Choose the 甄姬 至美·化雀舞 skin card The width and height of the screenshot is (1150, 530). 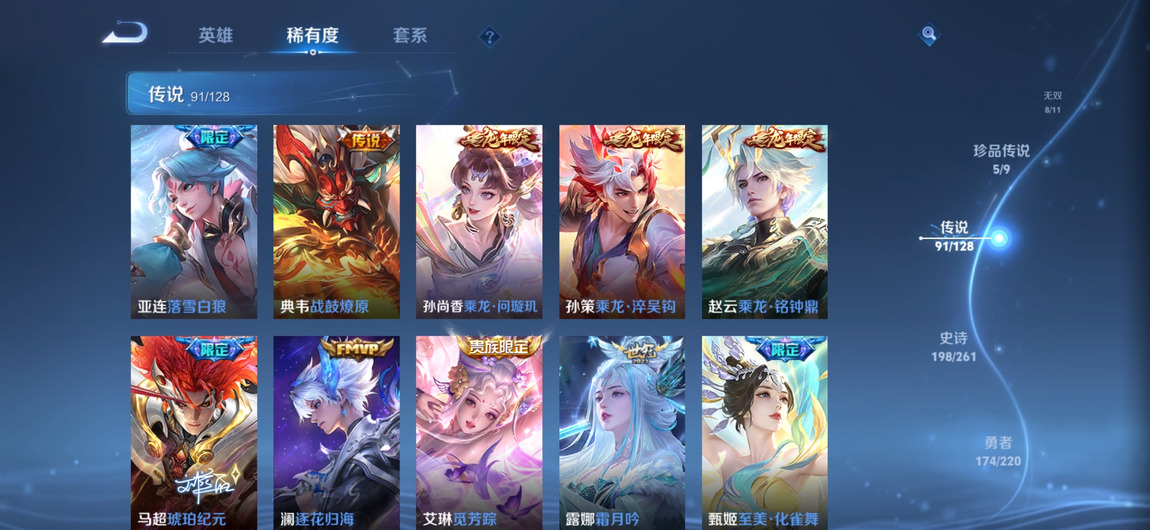765,432
